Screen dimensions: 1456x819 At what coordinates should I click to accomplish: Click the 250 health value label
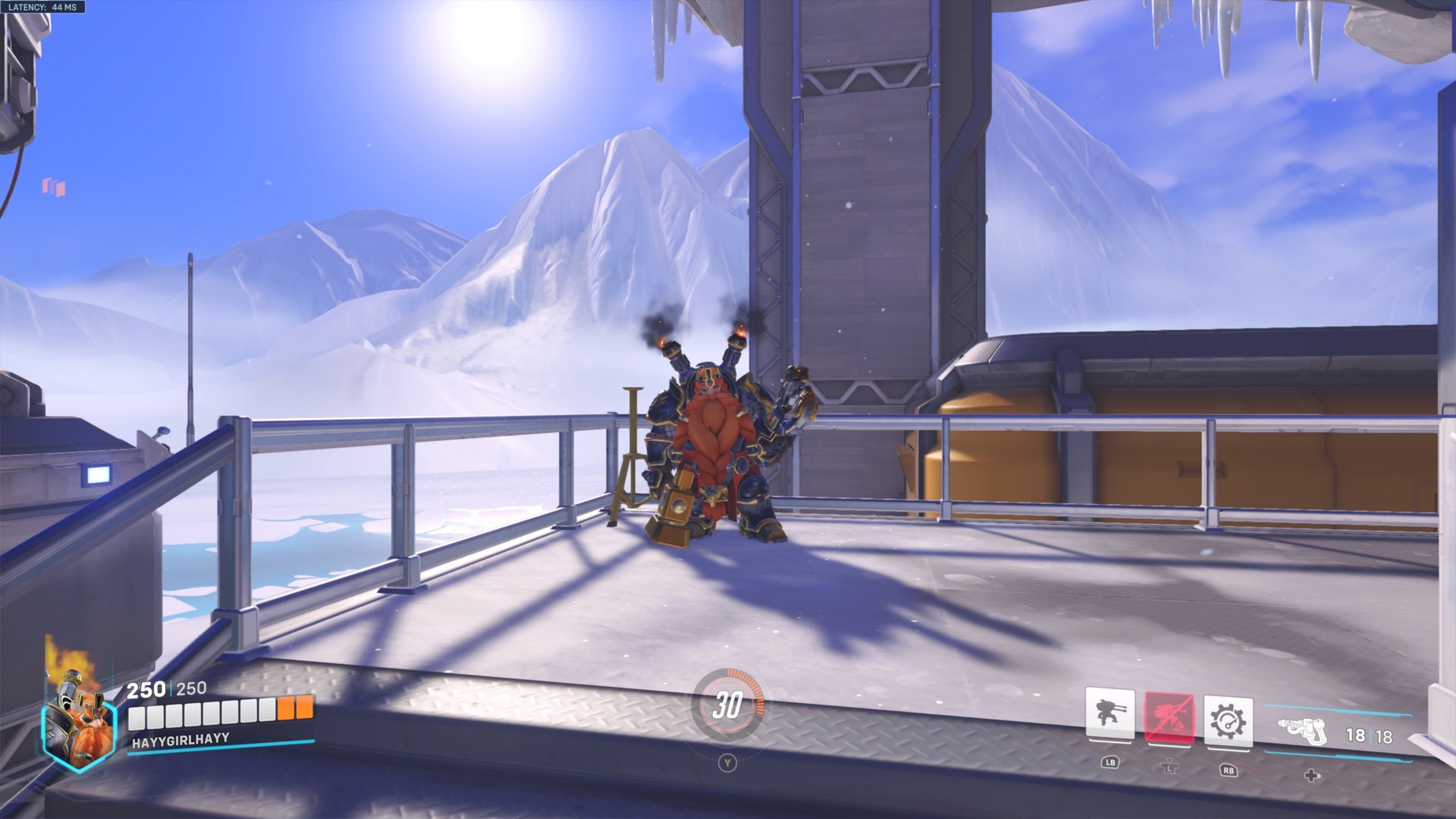(146, 691)
